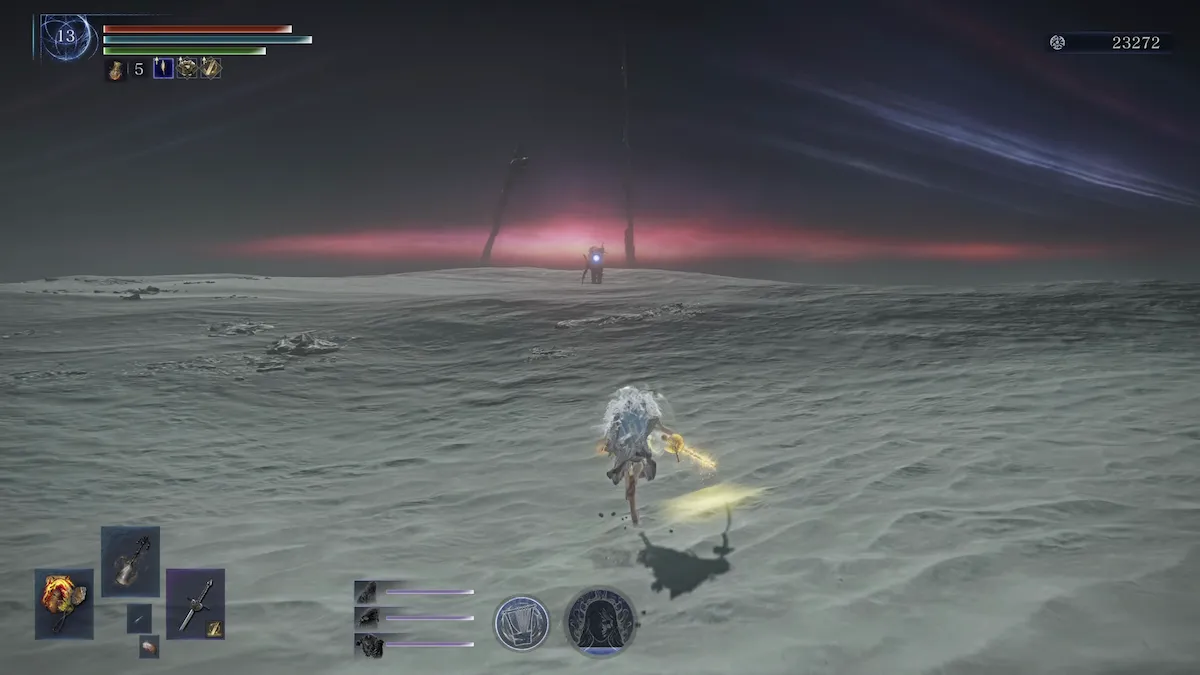This screenshot has width=1200, height=675.
Task: Select the small needle item slot
Action: pyautogui.click(x=139, y=618)
